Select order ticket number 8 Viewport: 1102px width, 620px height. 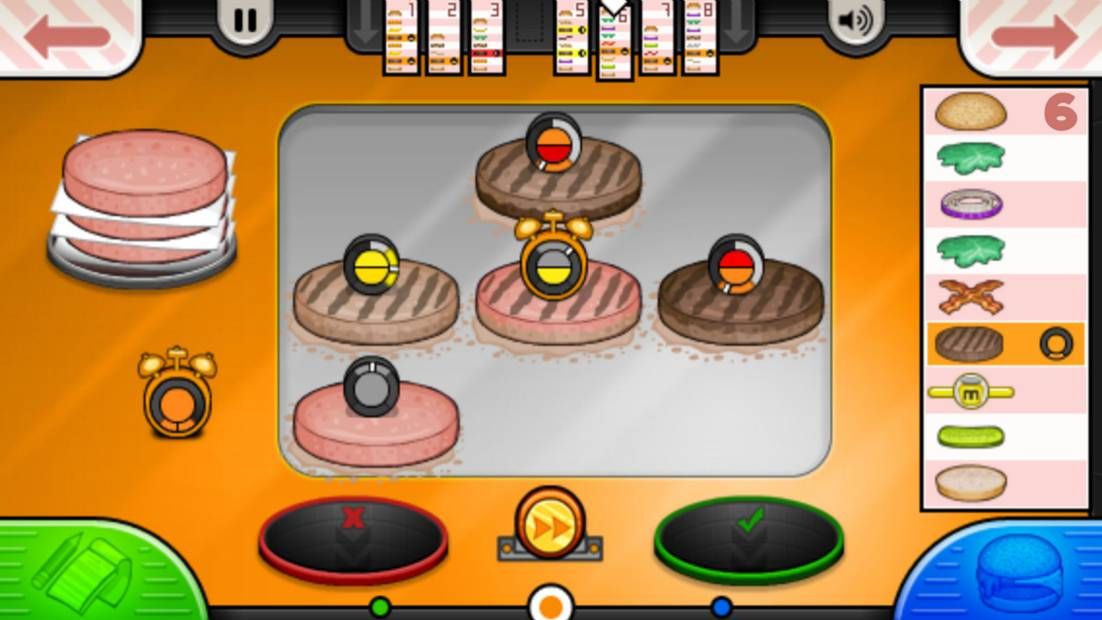point(700,38)
